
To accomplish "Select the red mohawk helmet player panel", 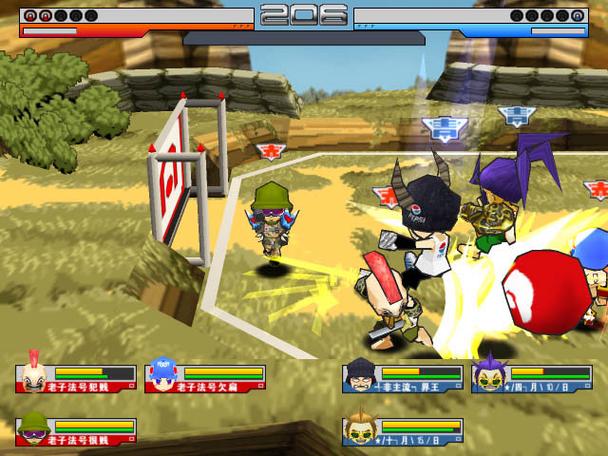I will [76, 379].
